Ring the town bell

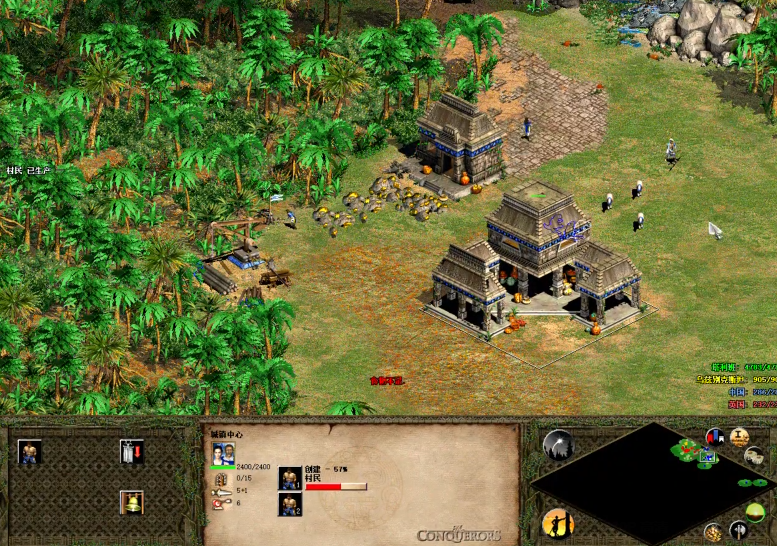[131, 501]
